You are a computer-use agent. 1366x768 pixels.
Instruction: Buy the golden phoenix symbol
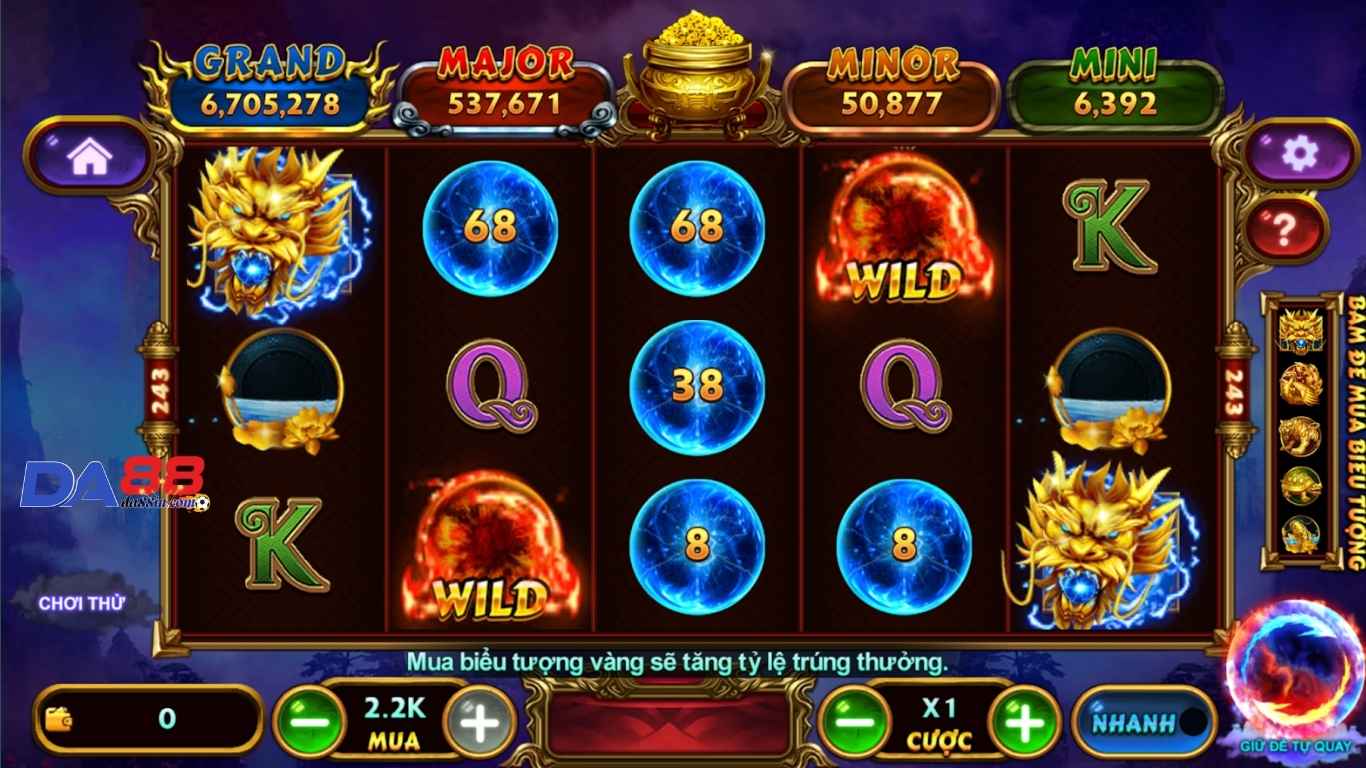point(1301,384)
